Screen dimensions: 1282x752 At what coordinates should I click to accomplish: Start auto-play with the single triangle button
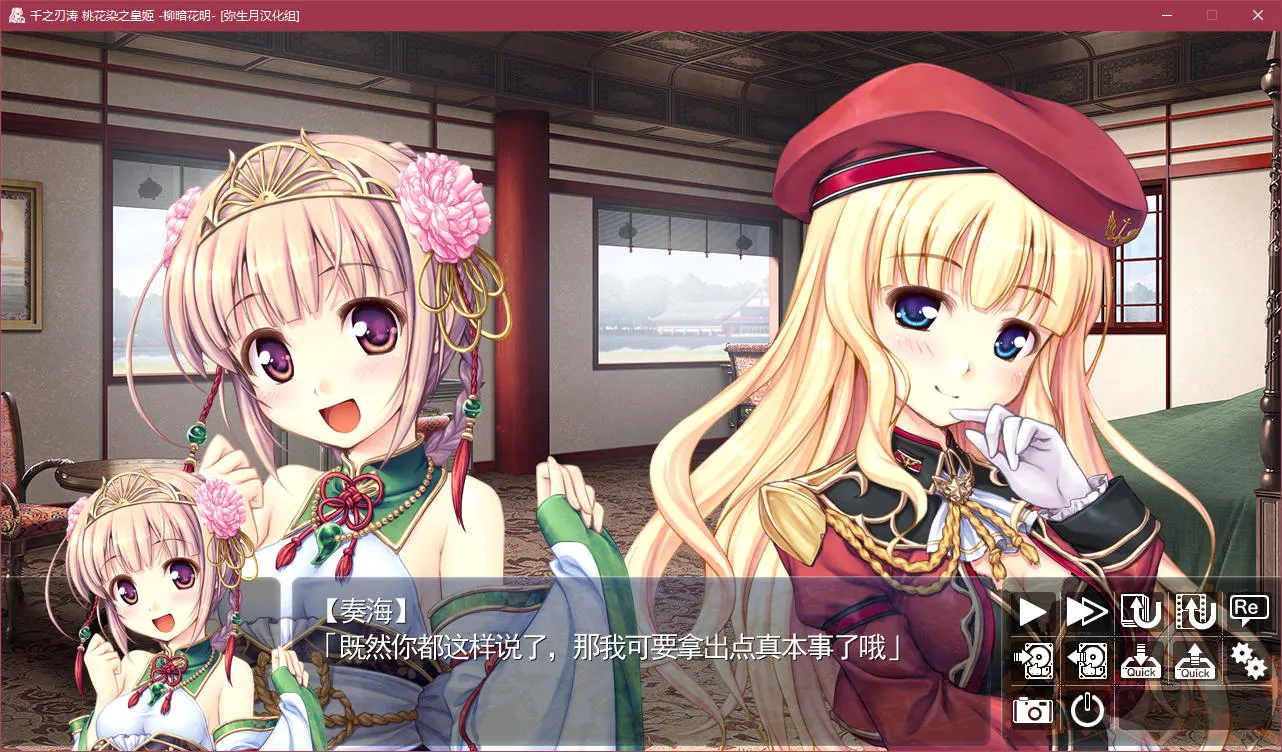pos(1033,611)
